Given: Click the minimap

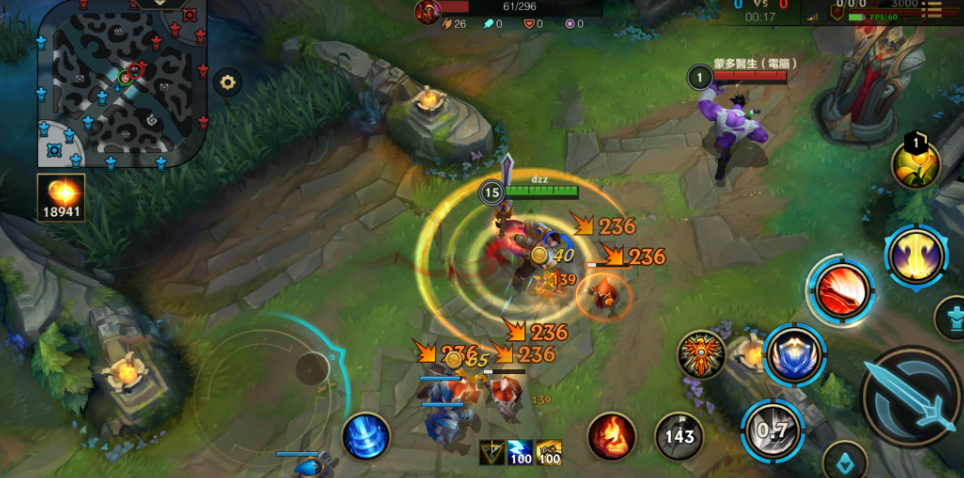Looking at the screenshot, I should tap(122, 83).
